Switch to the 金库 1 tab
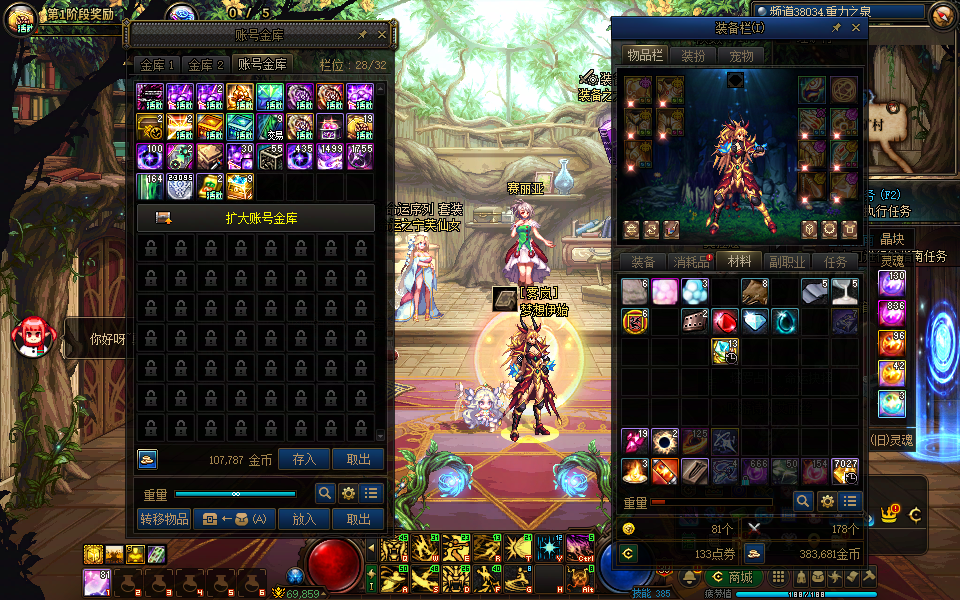The image size is (960, 600). 158,65
